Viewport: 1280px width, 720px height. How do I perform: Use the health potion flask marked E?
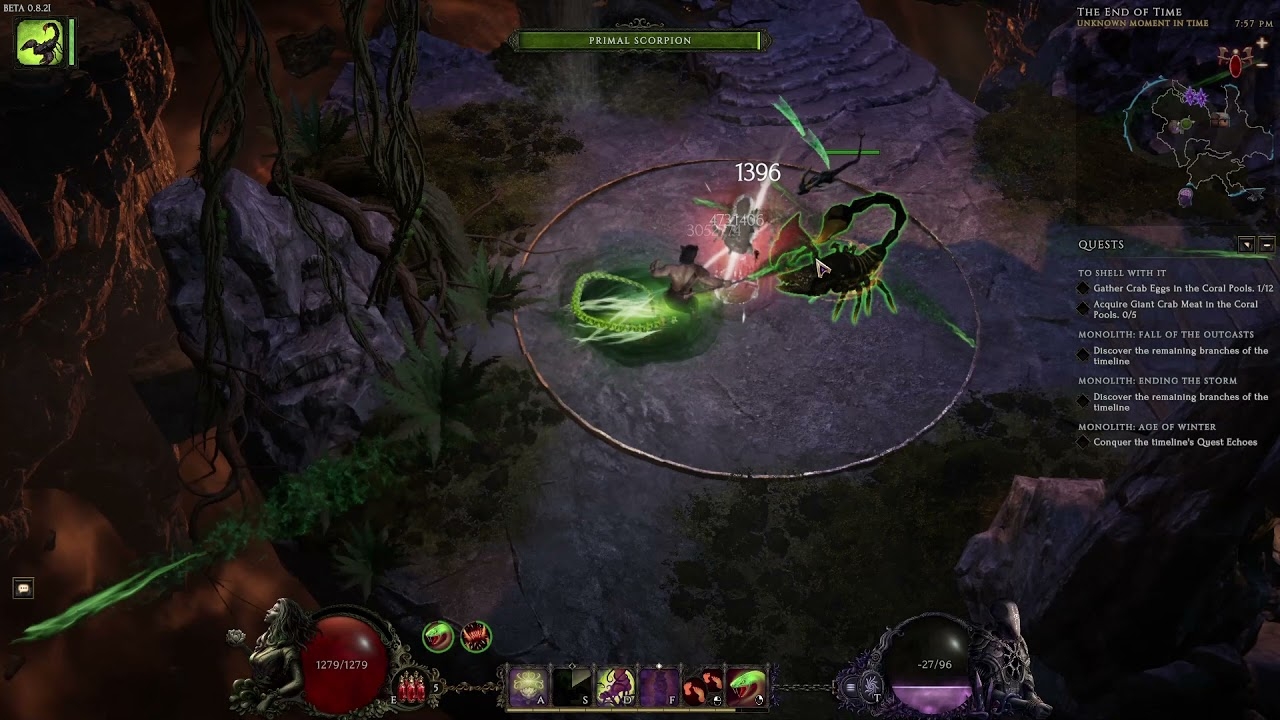412,685
